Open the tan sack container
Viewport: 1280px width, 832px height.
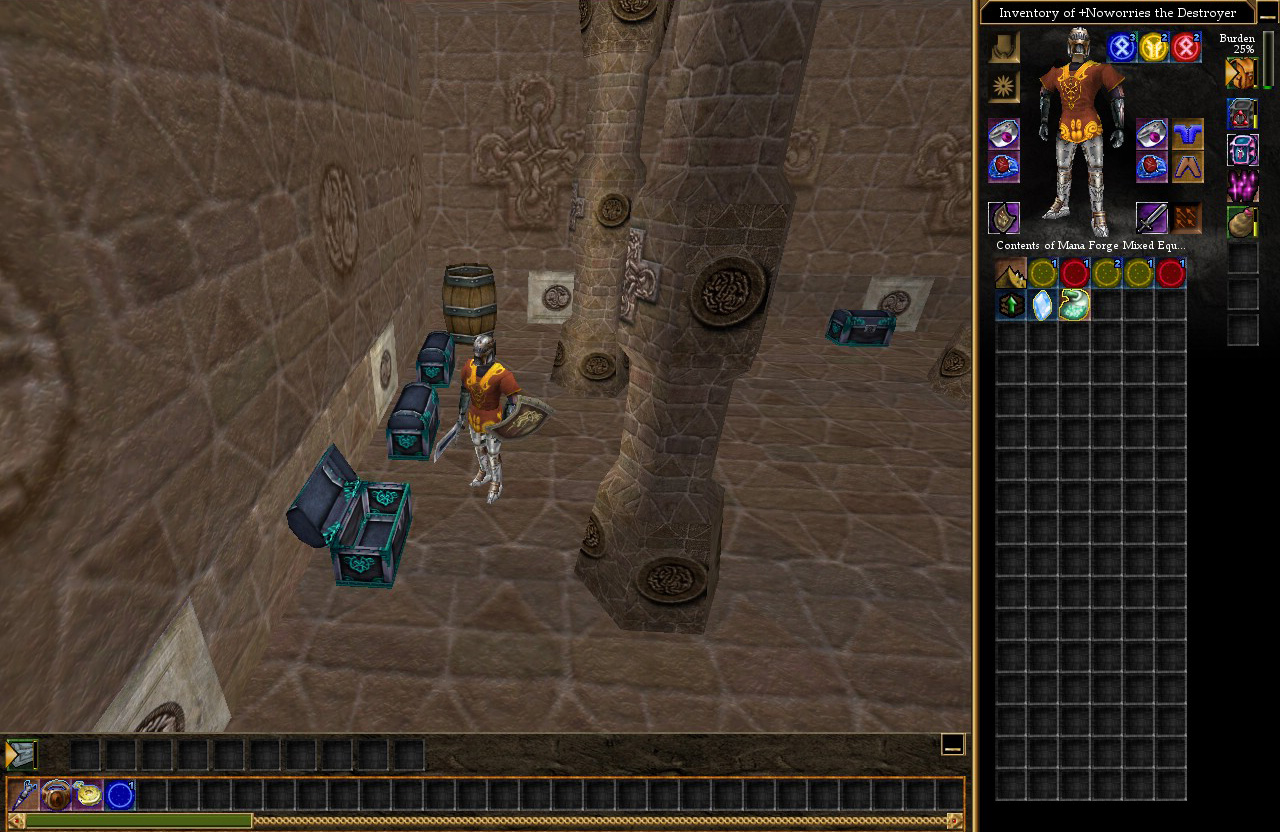(x=1242, y=222)
